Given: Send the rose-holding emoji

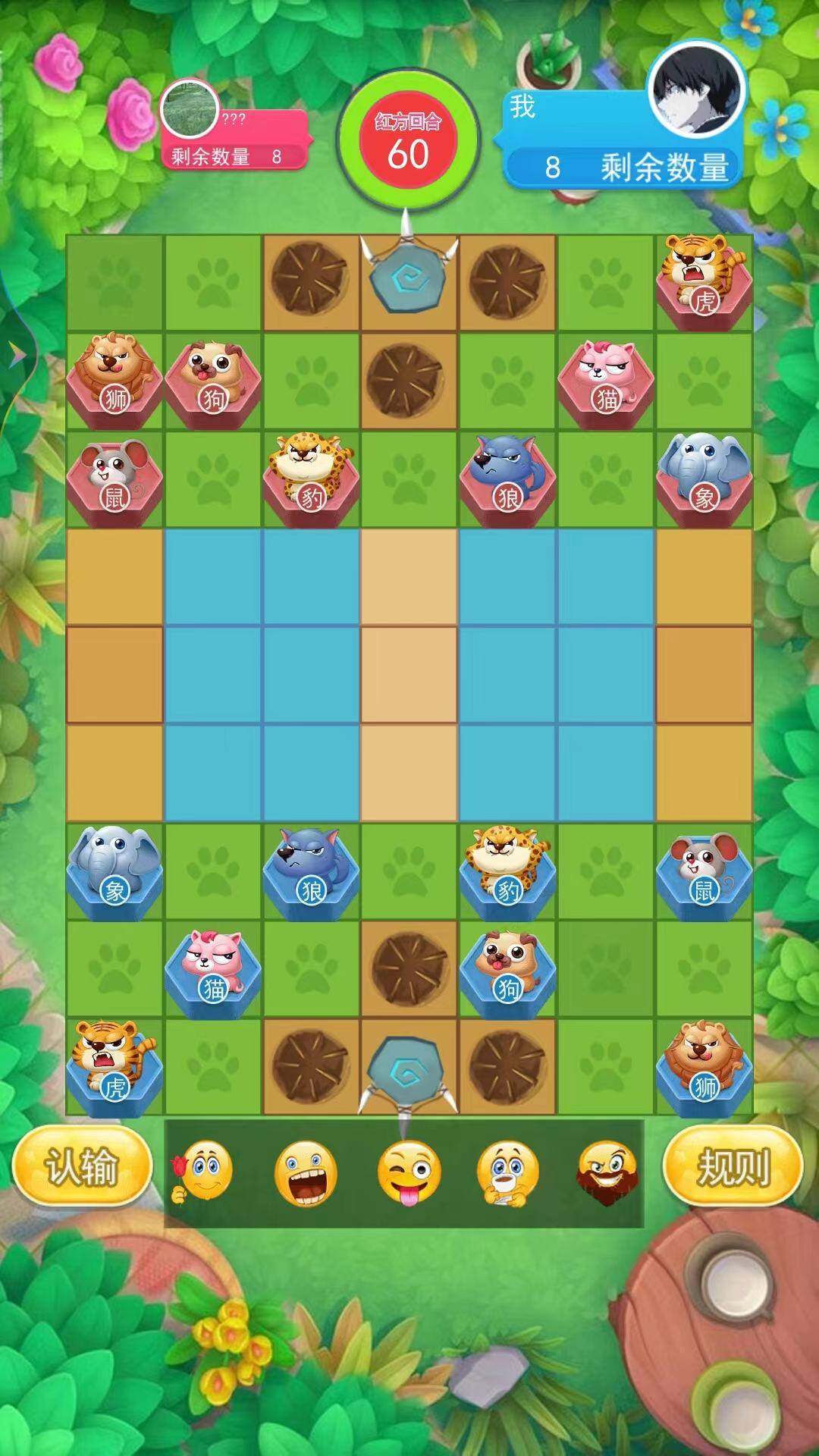Looking at the screenshot, I should coord(202,1172).
